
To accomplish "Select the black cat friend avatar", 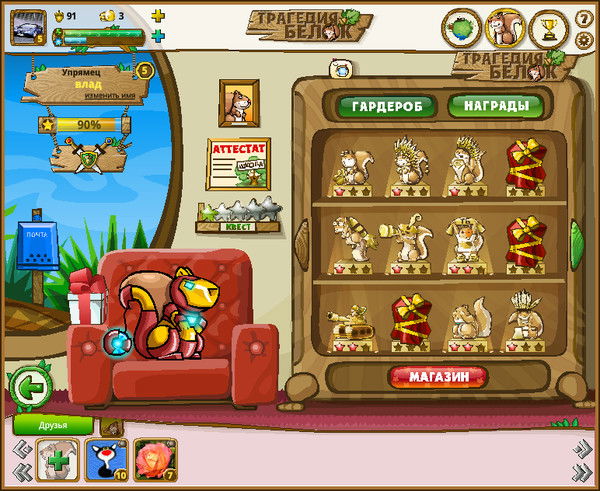I will click(x=103, y=459).
